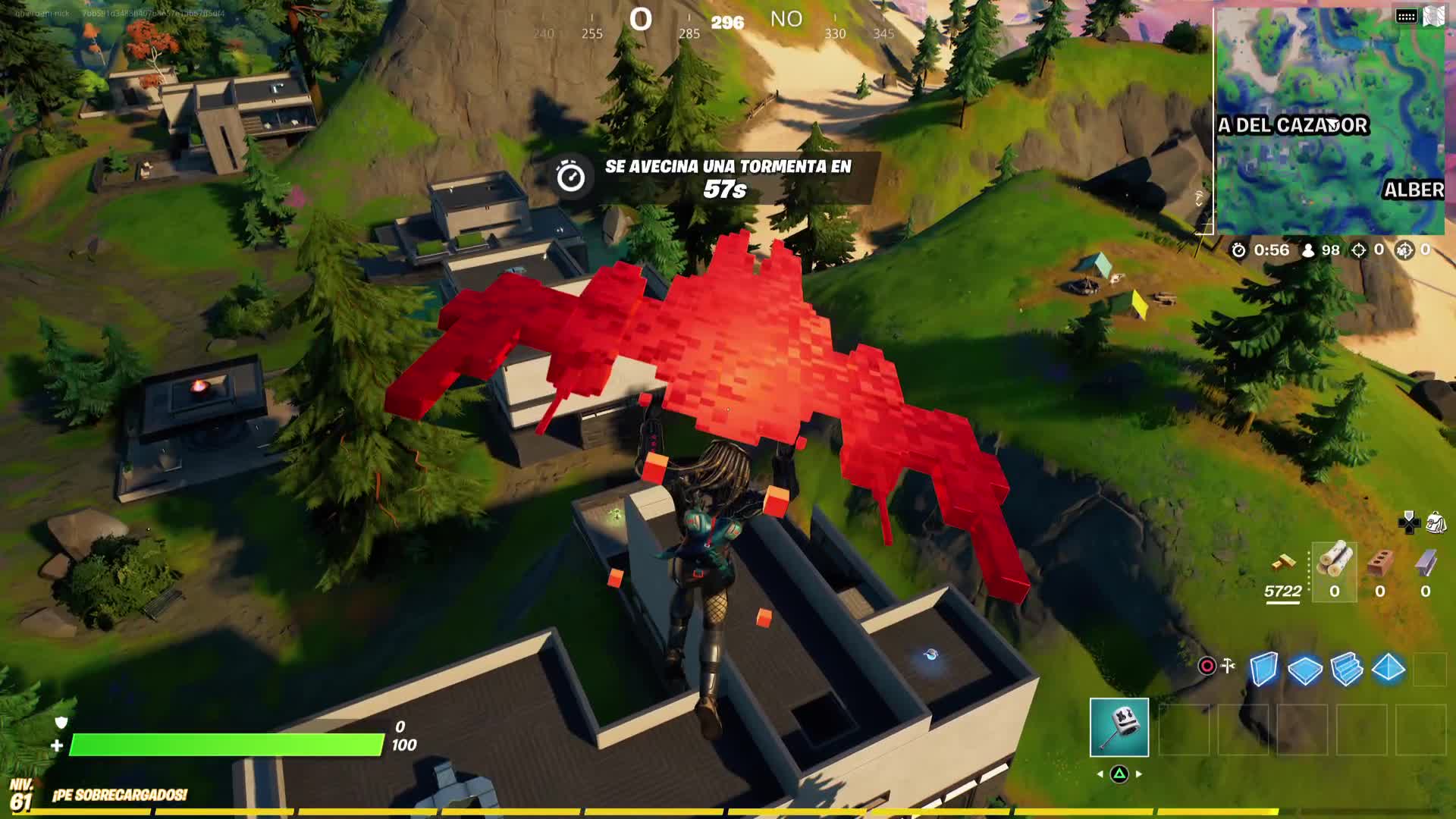Choose the wall building piece
This screenshot has width=1456, height=819.
pyautogui.click(x=1263, y=669)
